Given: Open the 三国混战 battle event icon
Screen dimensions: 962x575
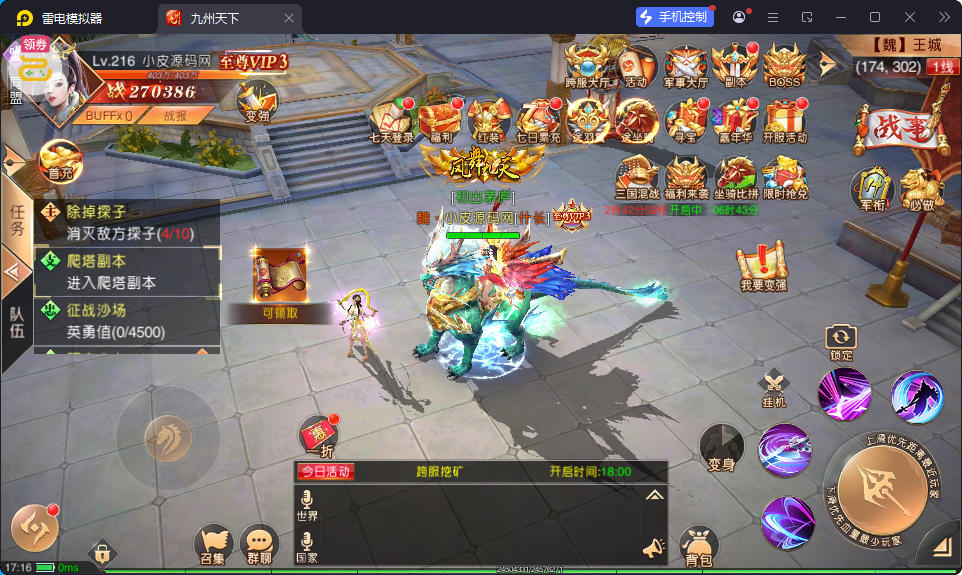Looking at the screenshot, I should pyautogui.click(x=637, y=178).
